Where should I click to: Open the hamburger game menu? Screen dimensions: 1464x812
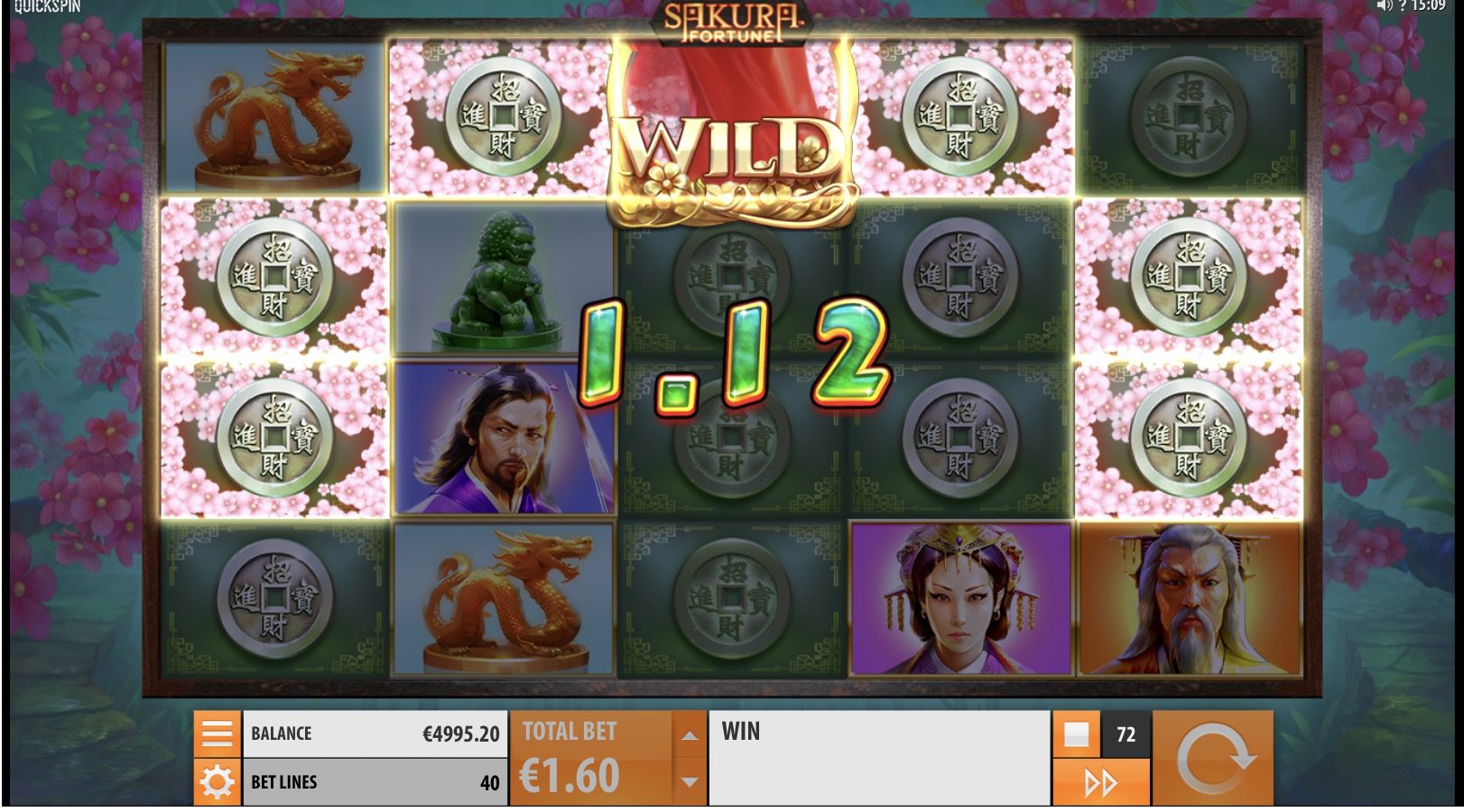(x=217, y=733)
